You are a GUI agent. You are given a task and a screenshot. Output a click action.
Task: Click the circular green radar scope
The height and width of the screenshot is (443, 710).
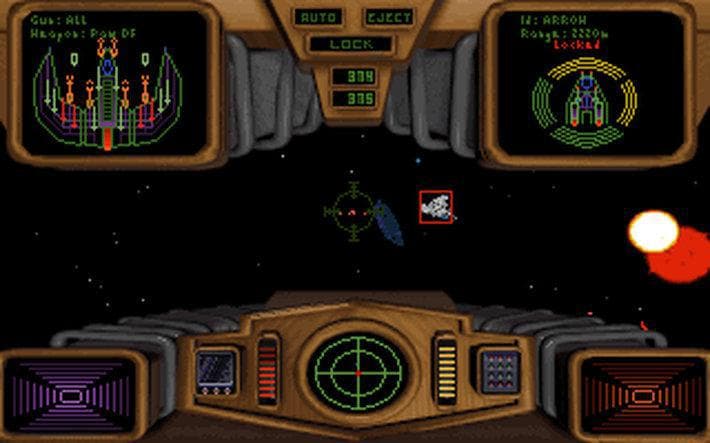click(x=356, y=367)
